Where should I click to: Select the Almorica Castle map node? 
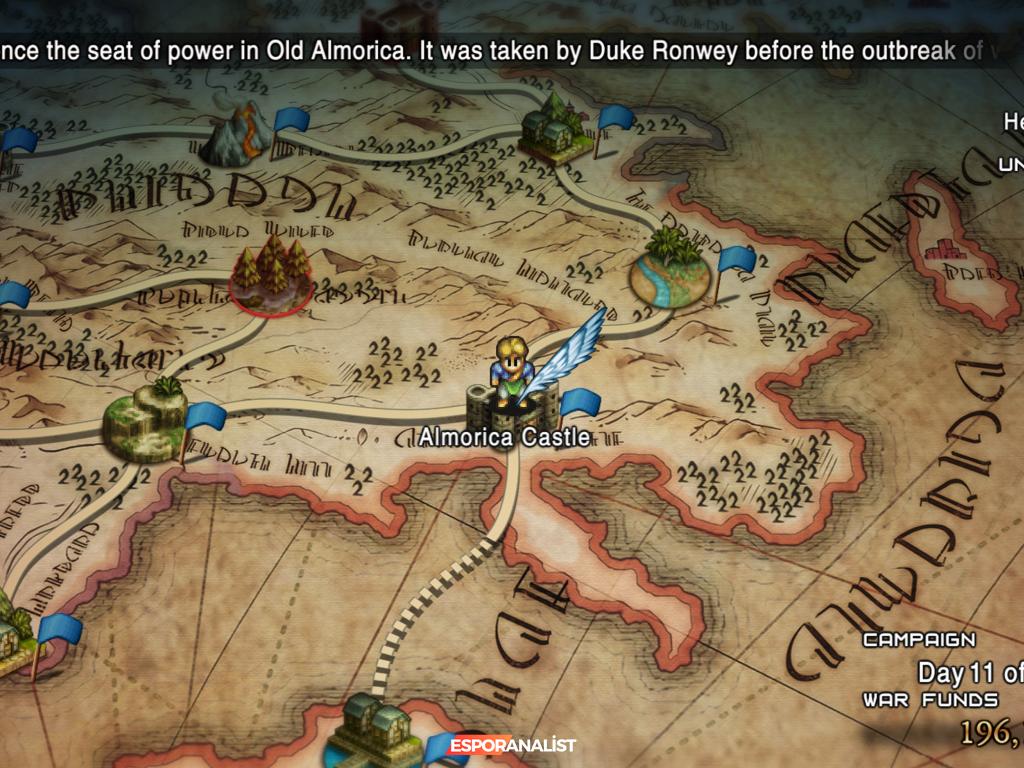click(x=513, y=406)
